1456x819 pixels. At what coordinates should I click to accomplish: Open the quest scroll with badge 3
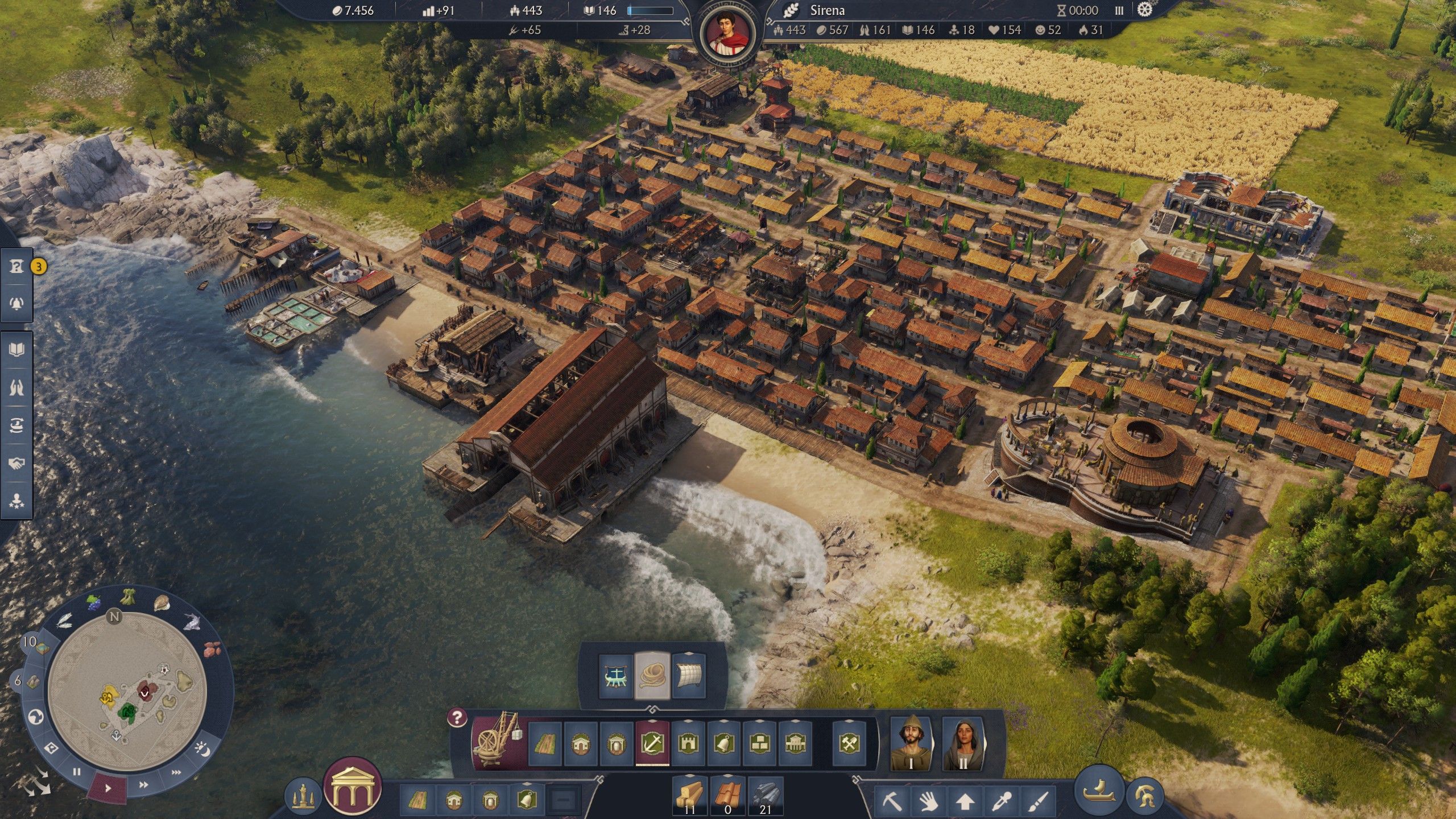(17, 266)
